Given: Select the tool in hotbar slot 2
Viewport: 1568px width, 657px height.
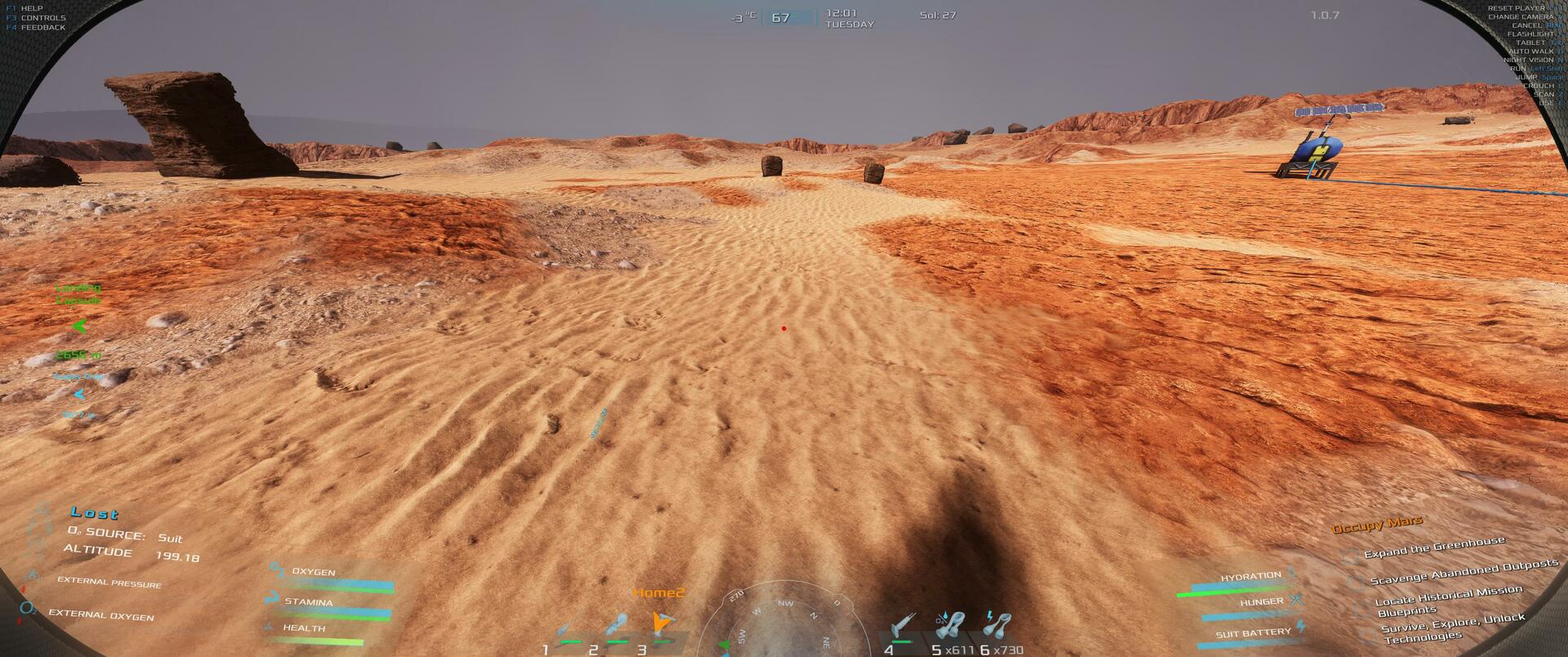Looking at the screenshot, I should tap(617, 628).
